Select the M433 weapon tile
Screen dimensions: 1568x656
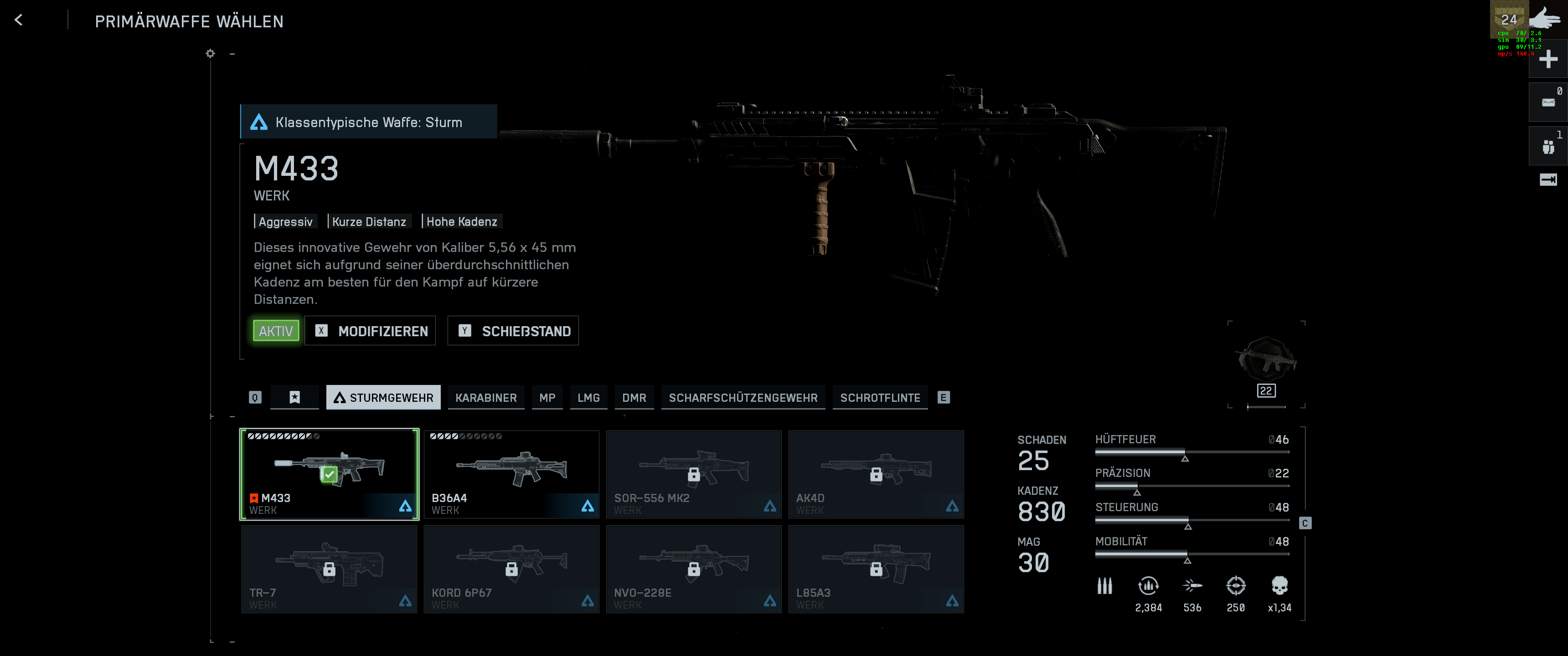coord(329,475)
